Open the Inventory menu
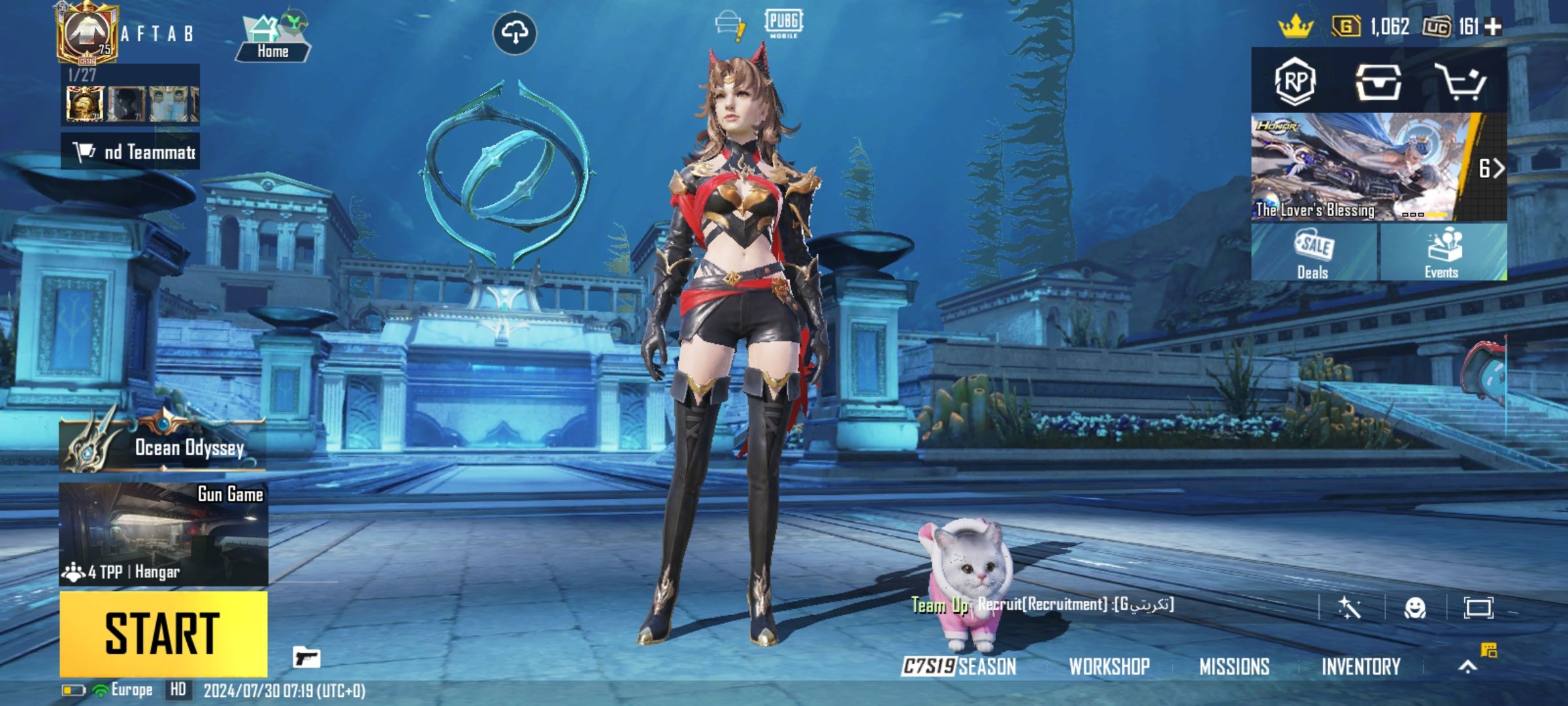Screen dimensions: 1568x706 [x=1361, y=667]
